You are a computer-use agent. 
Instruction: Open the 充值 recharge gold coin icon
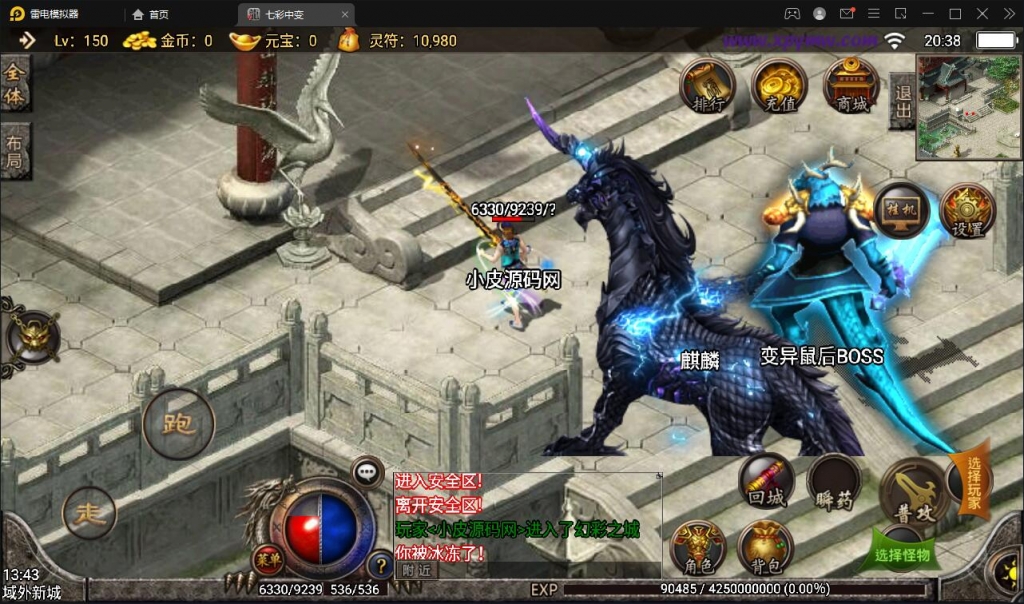pos(780,86)
